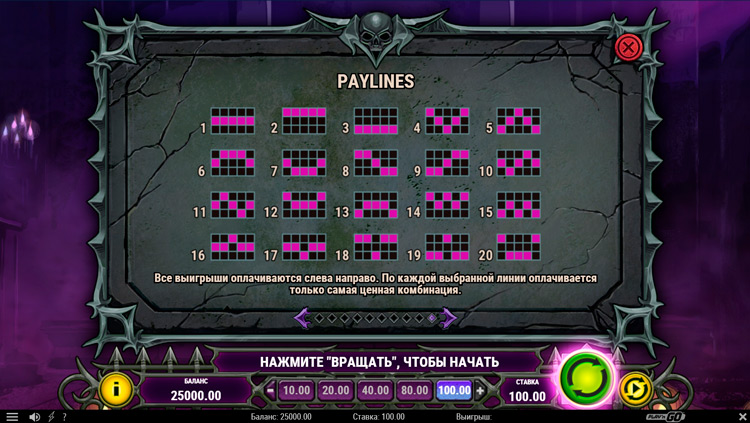Close the paylines info panel
The image size is (750, 423).
coord(628,47)
